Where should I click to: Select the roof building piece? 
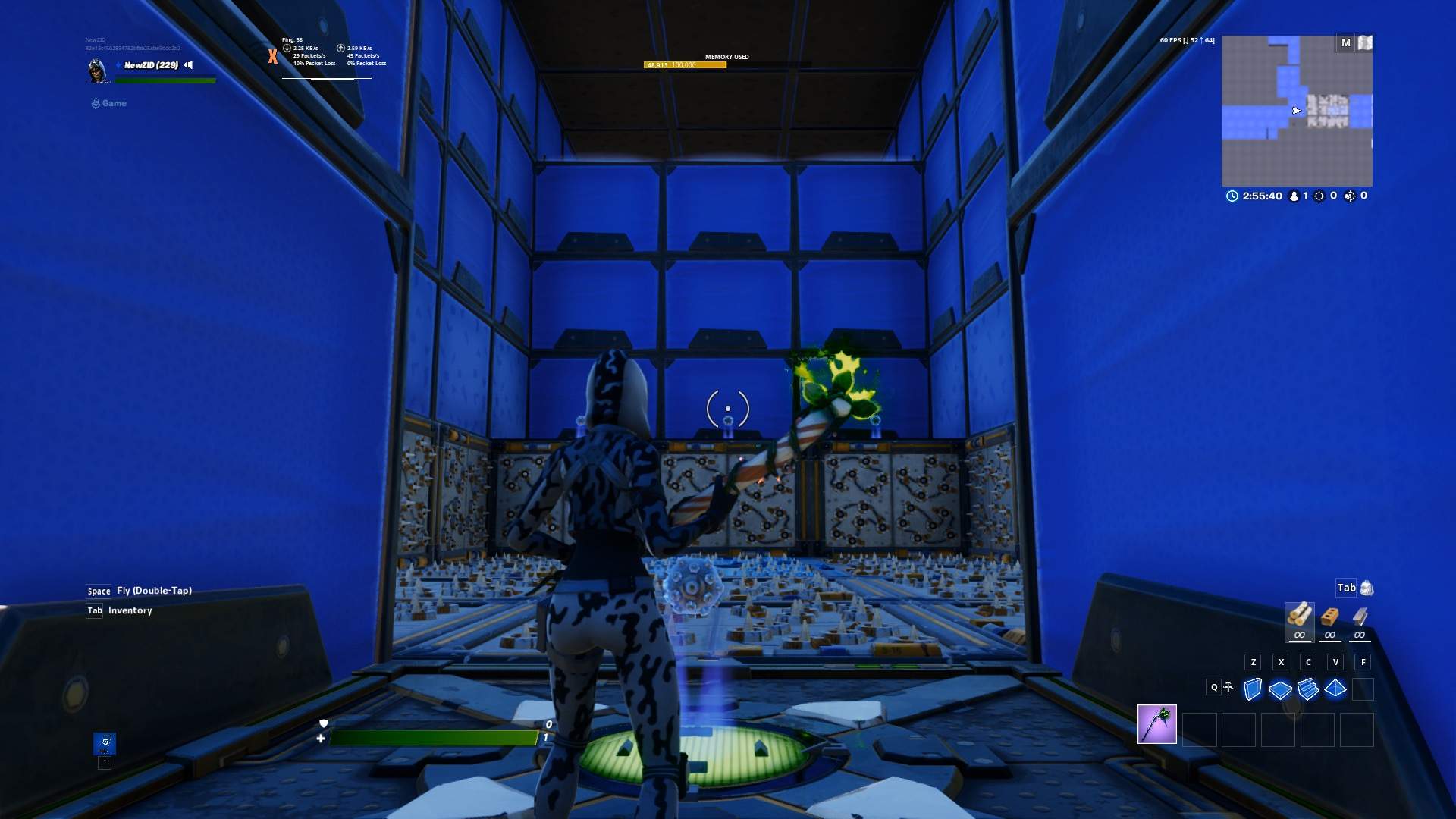(x=1334, y=688)
